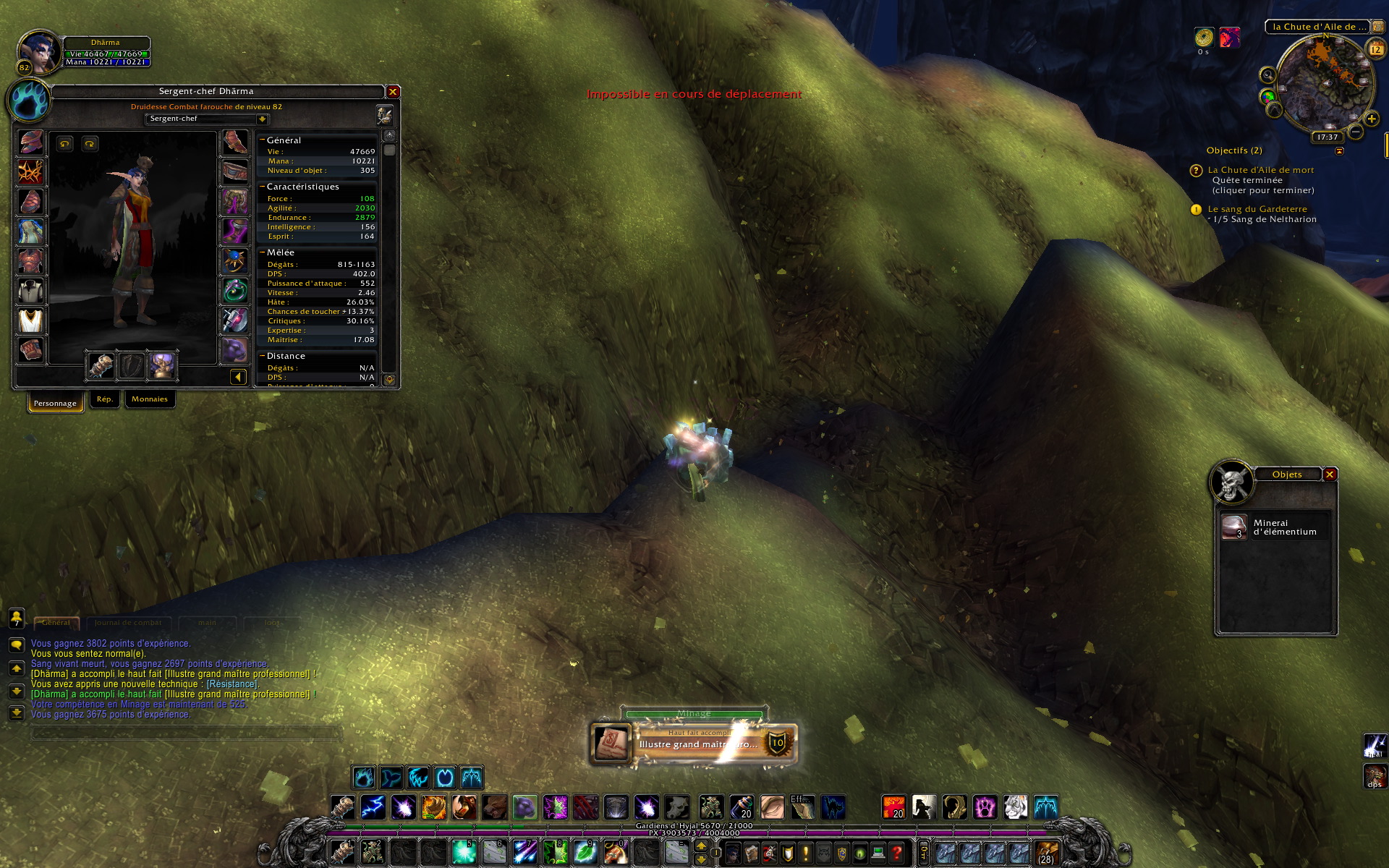Select Le sang du Gardeterre objective
This screenshot has width=1389, height=868.
click(1257, 209)
